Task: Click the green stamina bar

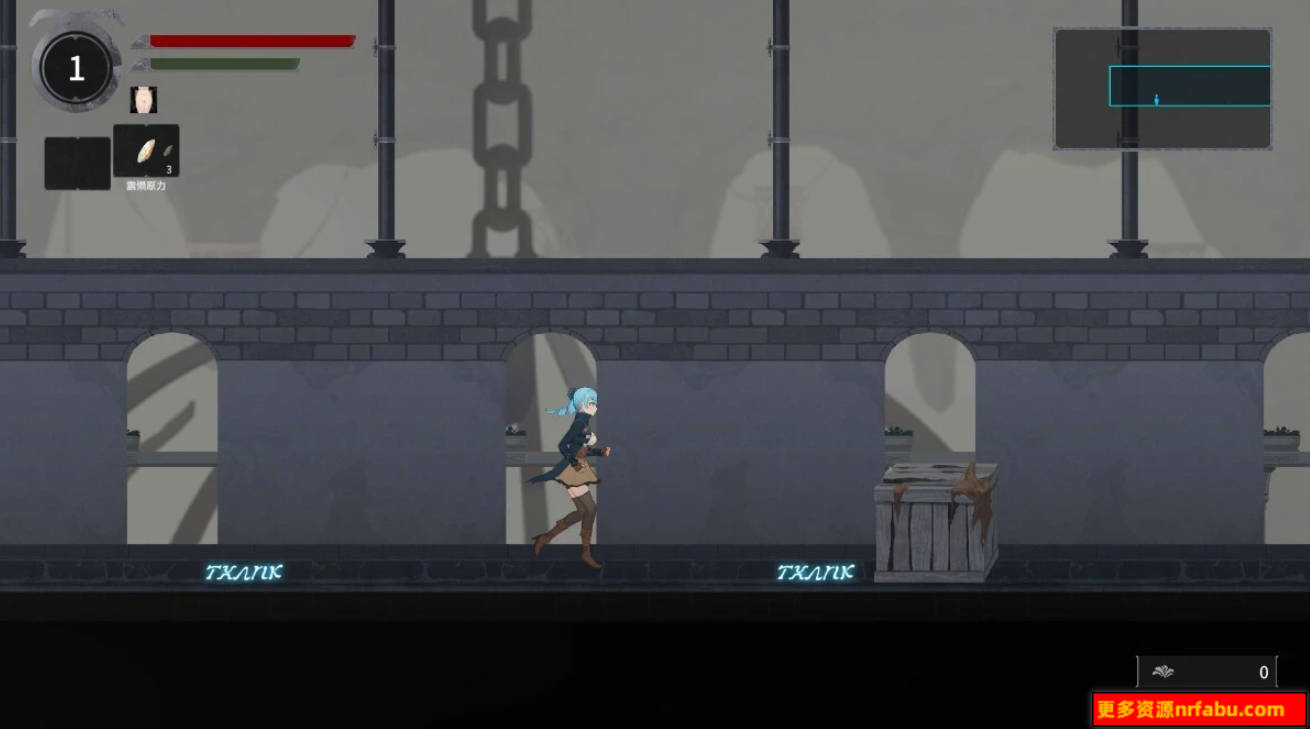Action: [x=225, y=62]
